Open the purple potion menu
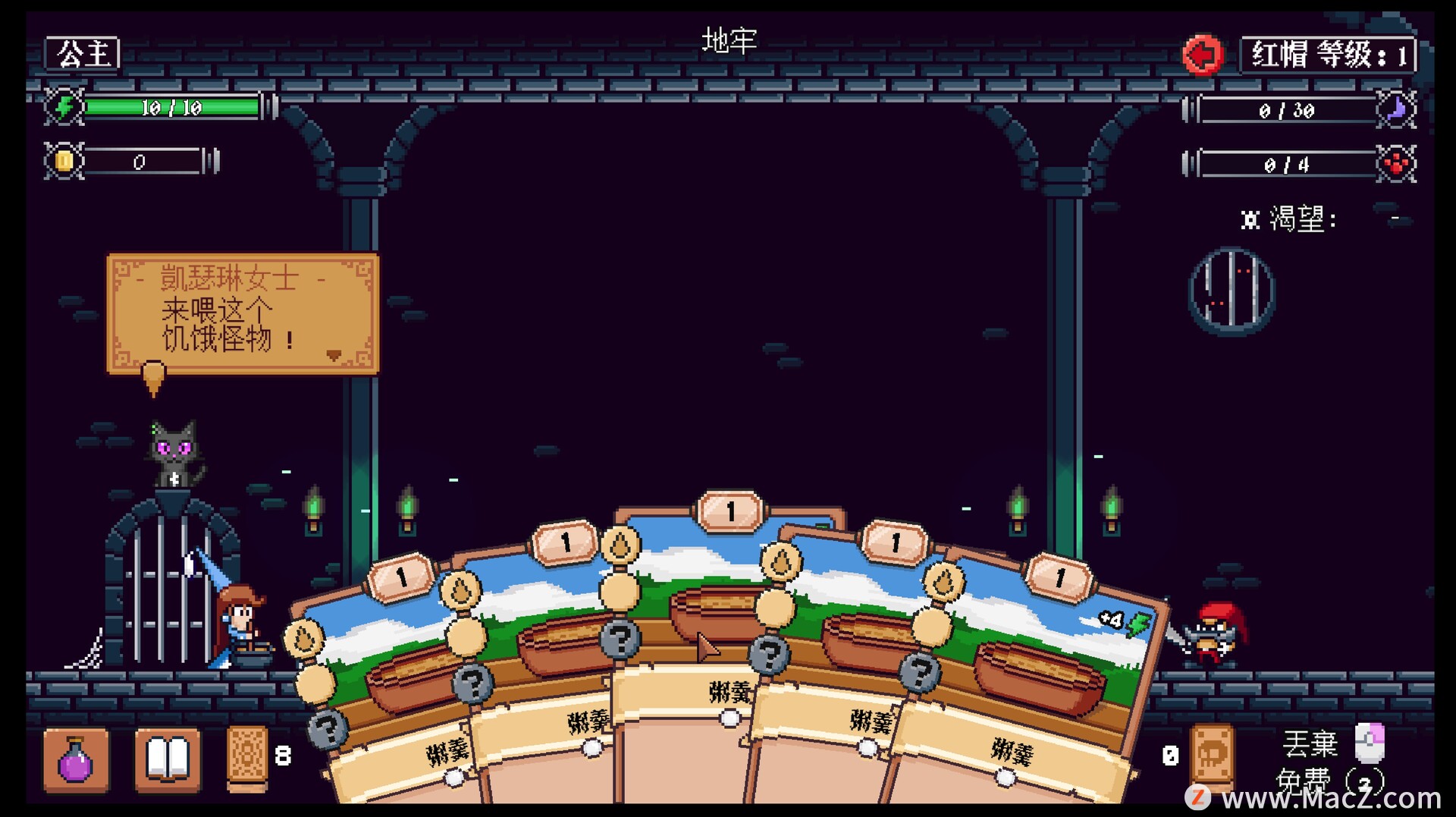This screenshot has width=1456, height=817. (76, 759)
